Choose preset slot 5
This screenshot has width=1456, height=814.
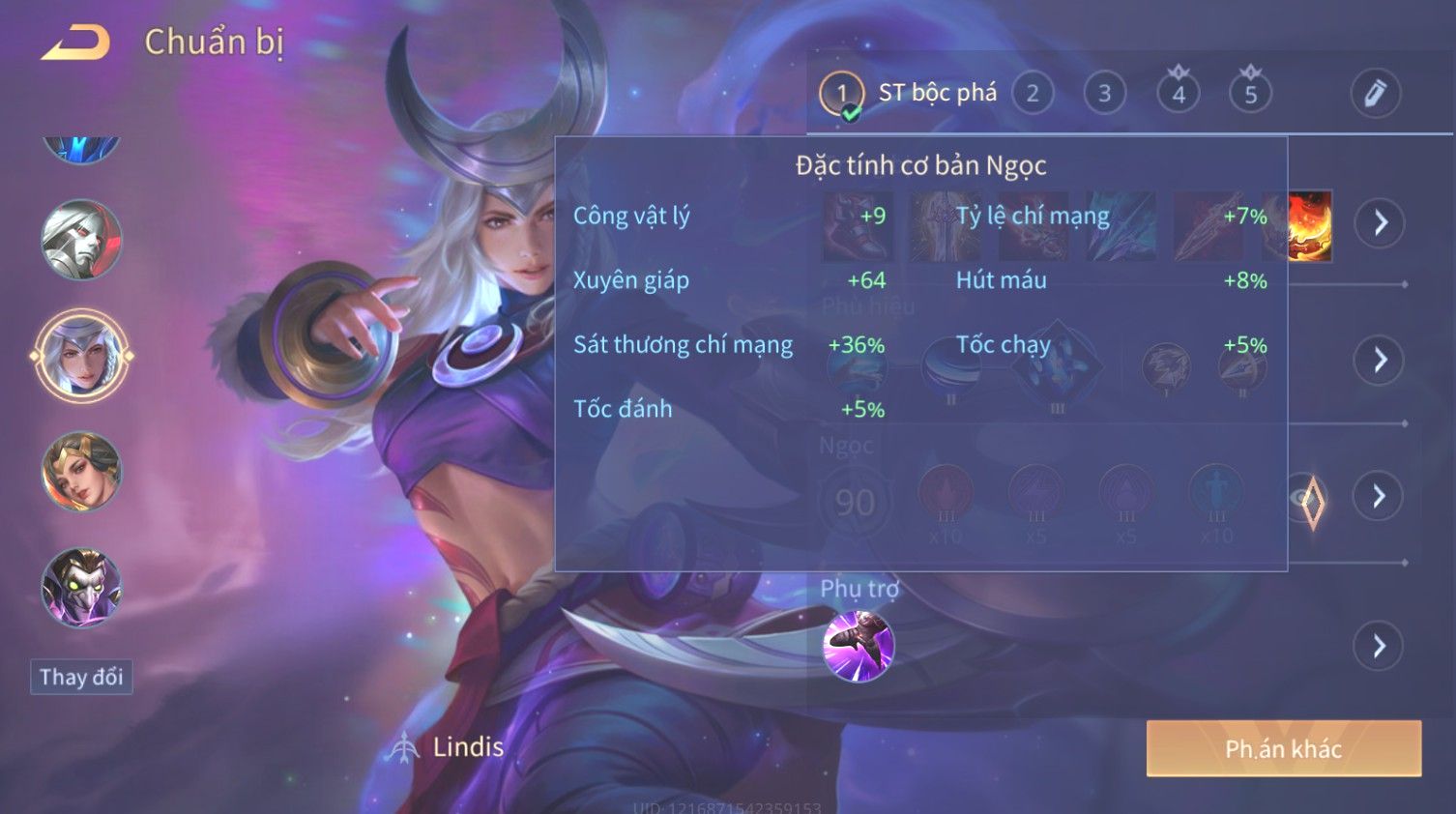click(x=1250, y=94)
